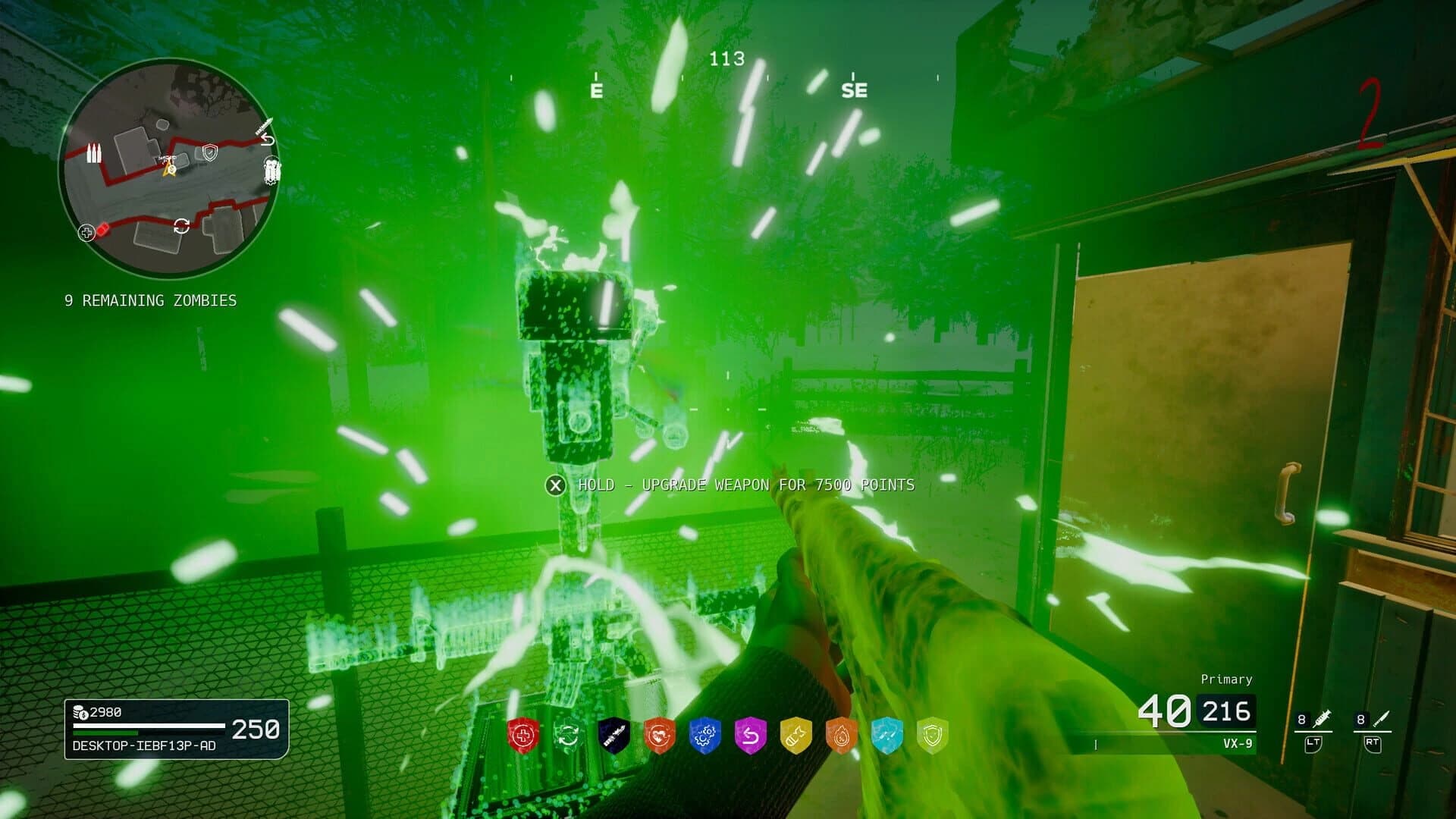Click the armor shield icon on the minimap

click(x=209, y=152)
